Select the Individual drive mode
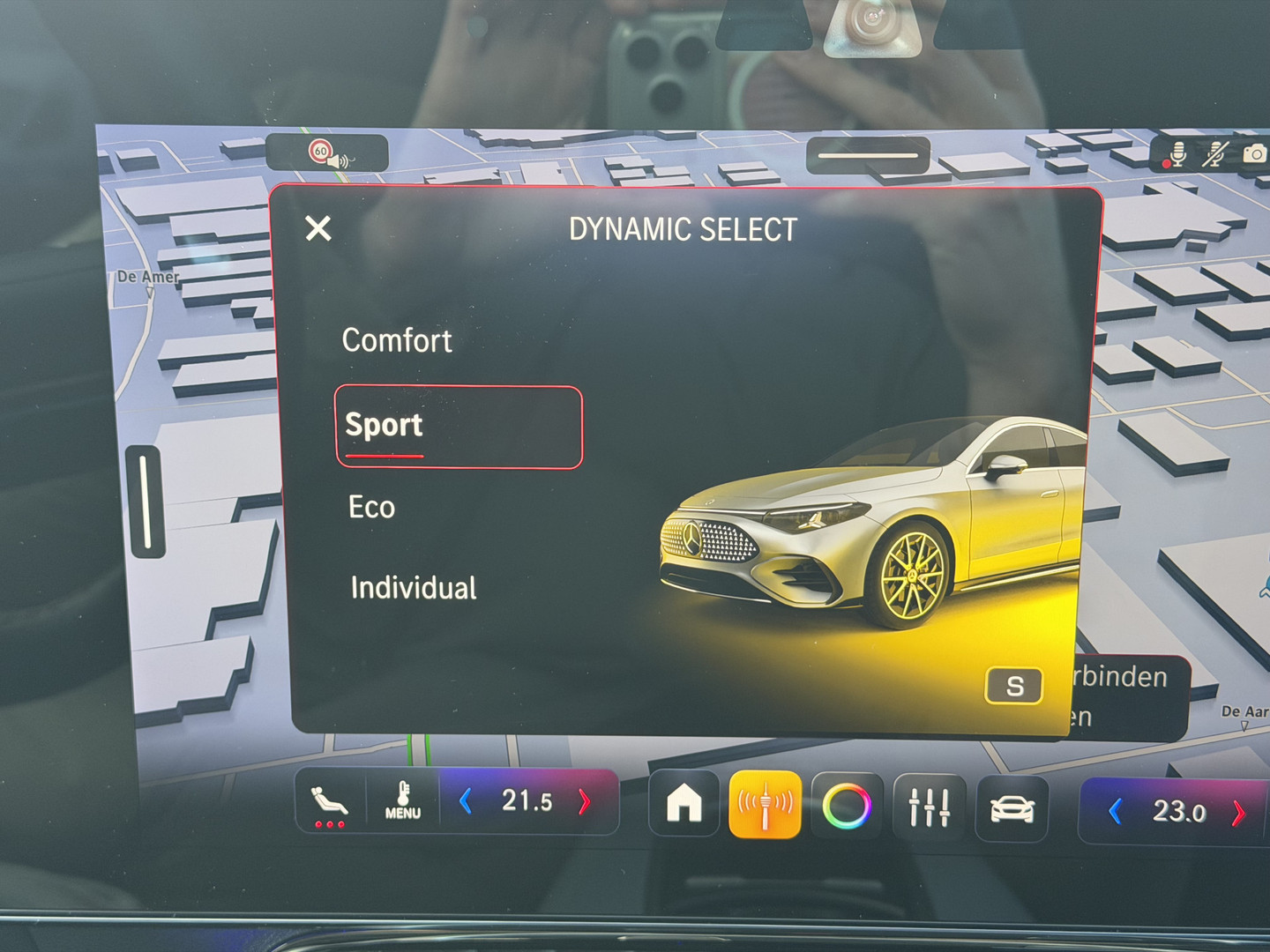This screenshot has height=952, width=1270. 413,587
